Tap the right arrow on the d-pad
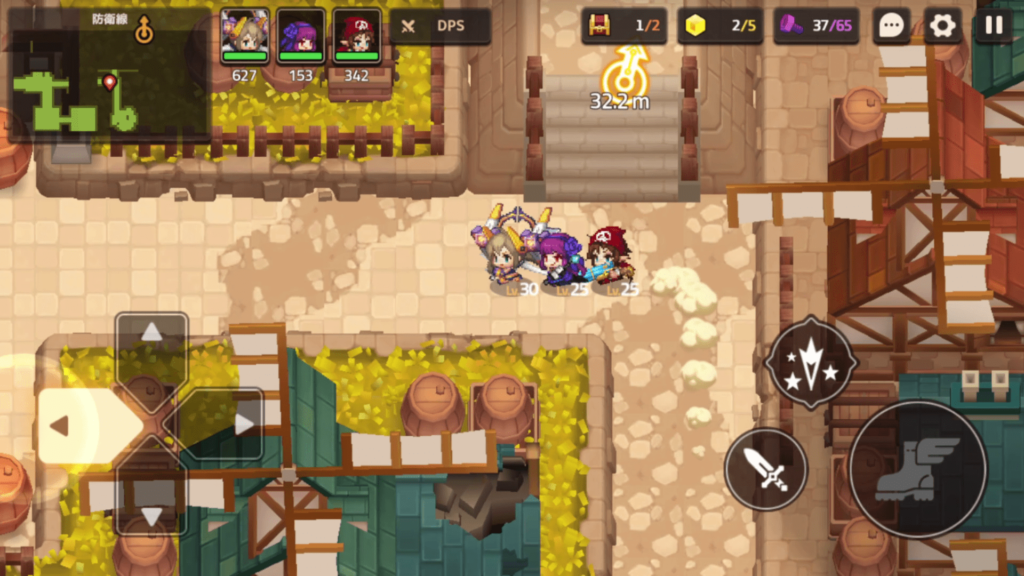This screenshot has height=576, width=1024. [242, 425]
